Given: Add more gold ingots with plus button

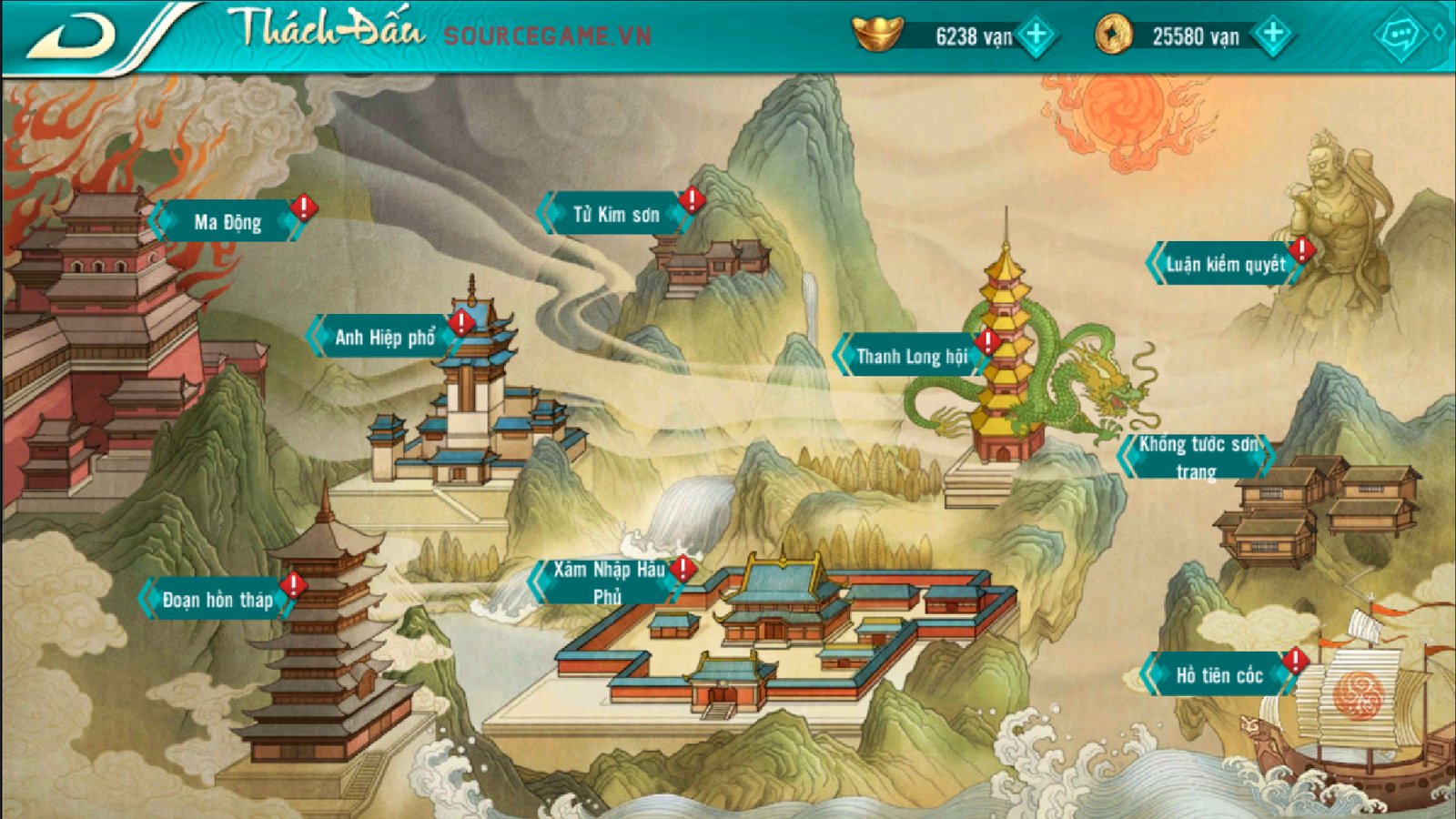Looking at the screenshot, I should [1036, 35].
